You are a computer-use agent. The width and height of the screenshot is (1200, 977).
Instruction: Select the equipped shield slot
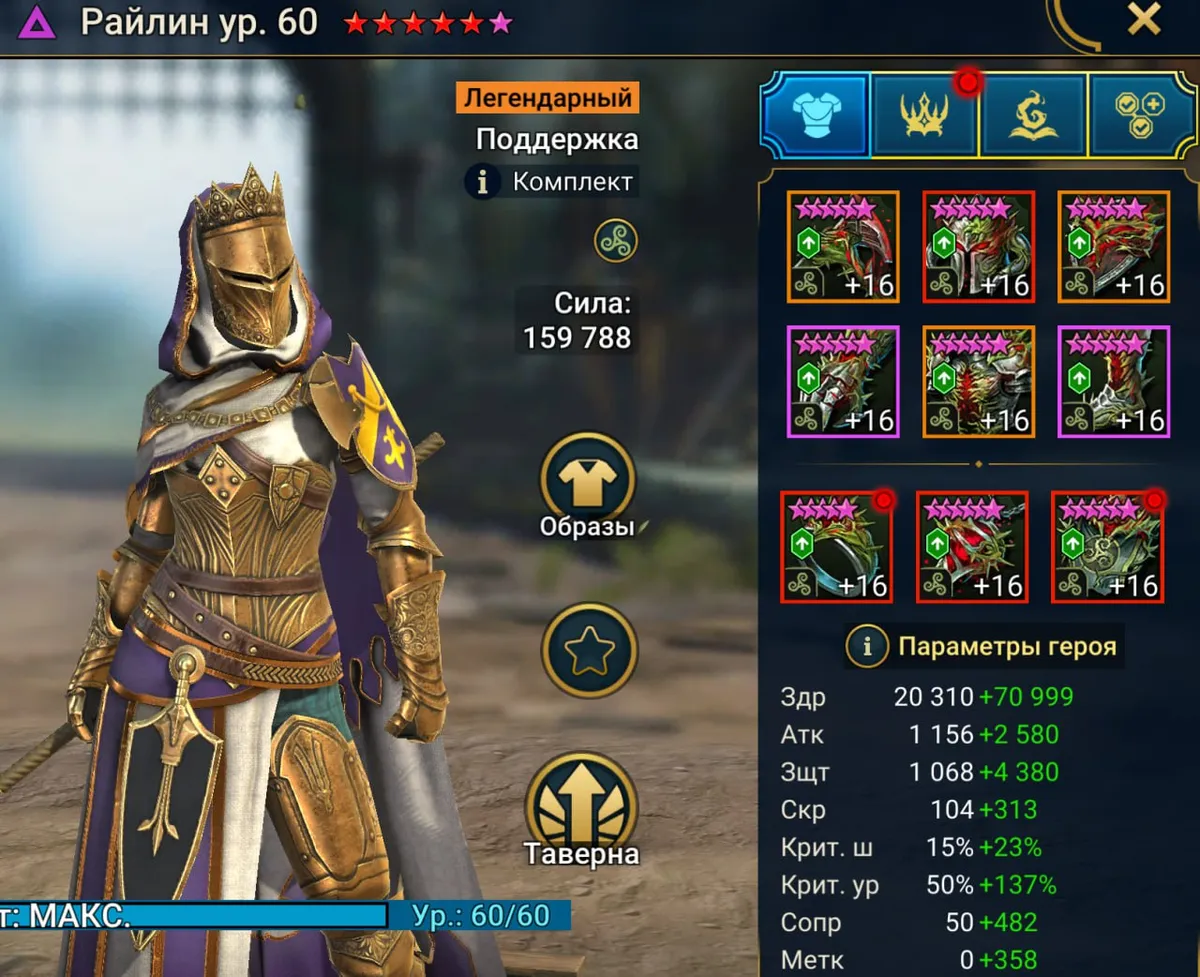[x=1113, y=247]
